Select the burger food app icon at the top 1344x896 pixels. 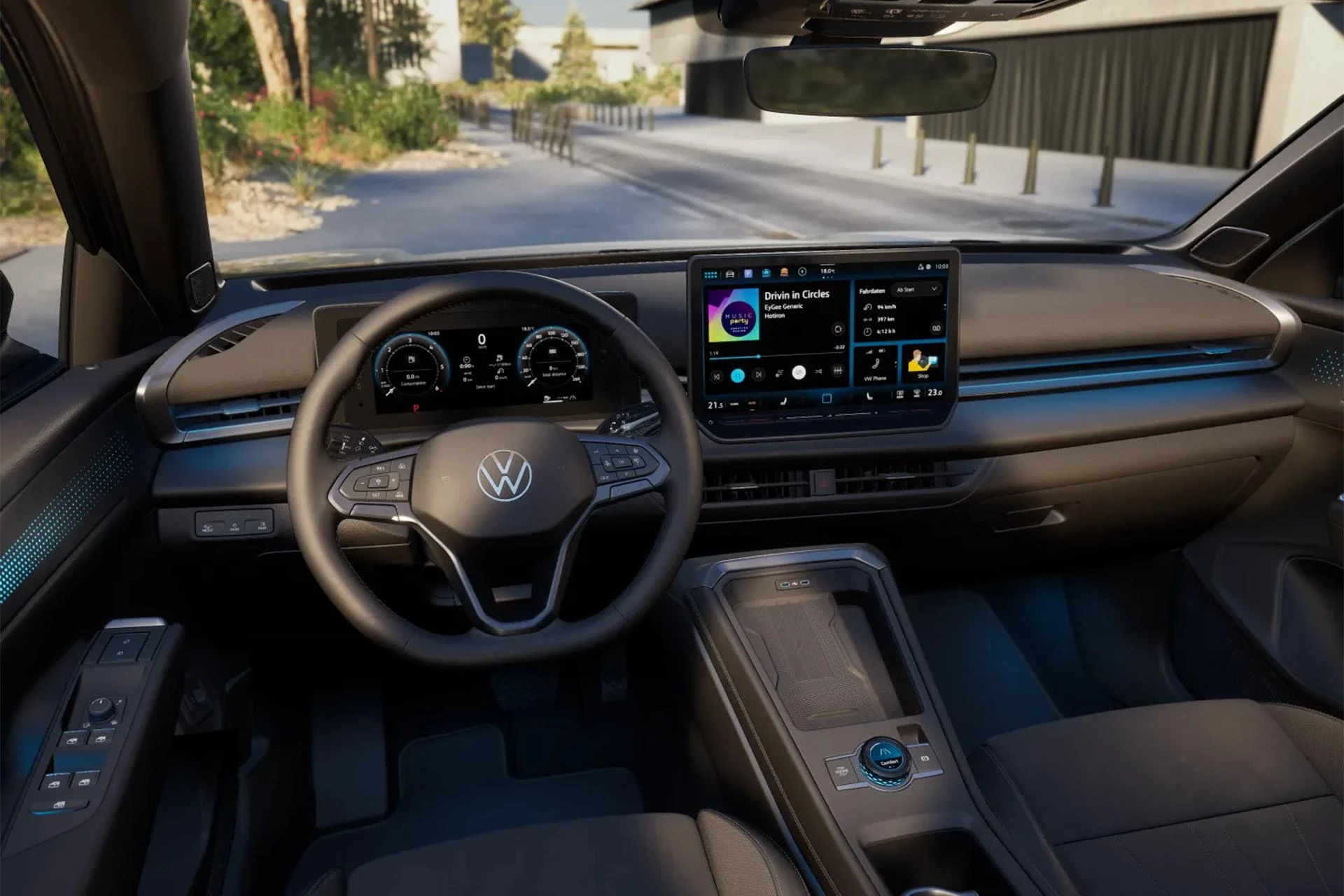tap(784, 273)
